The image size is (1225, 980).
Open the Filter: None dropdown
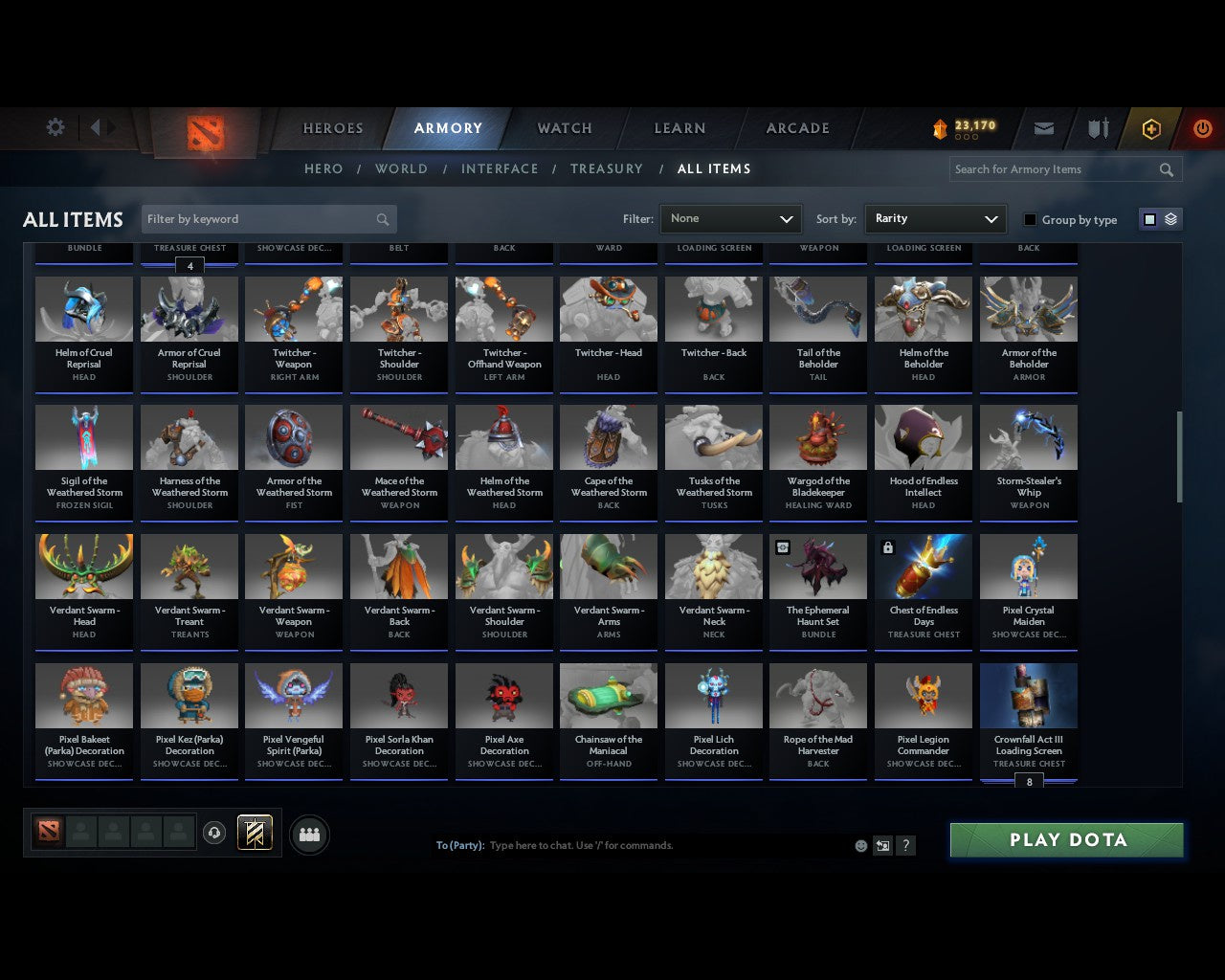coord(730,218)
